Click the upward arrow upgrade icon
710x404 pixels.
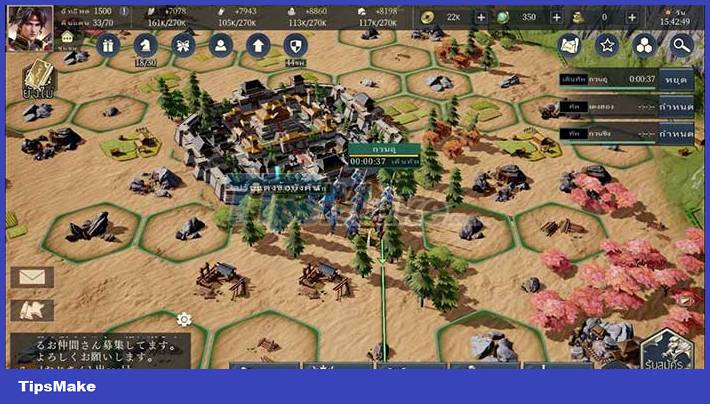point(258,46)
